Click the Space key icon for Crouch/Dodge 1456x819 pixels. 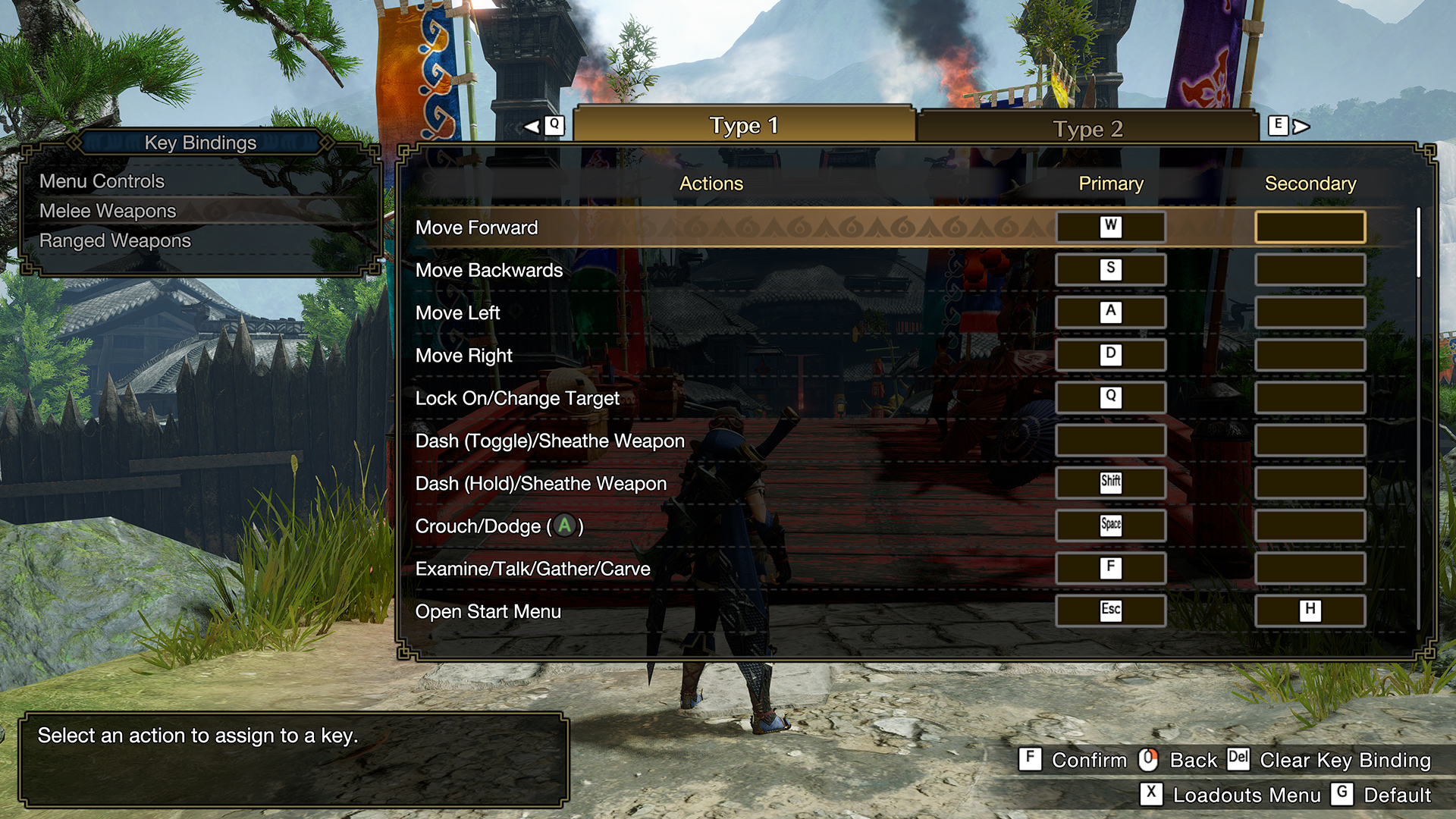1110,525
